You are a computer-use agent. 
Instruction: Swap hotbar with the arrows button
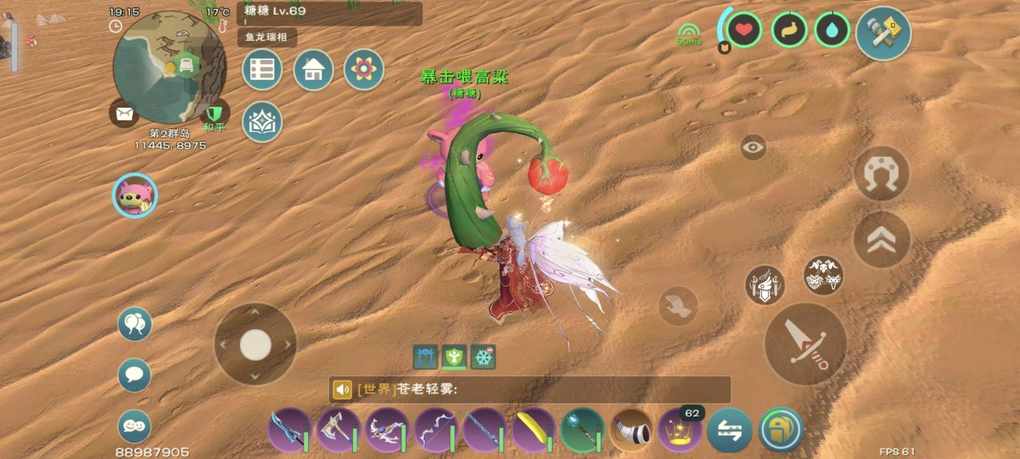point(730,430)
